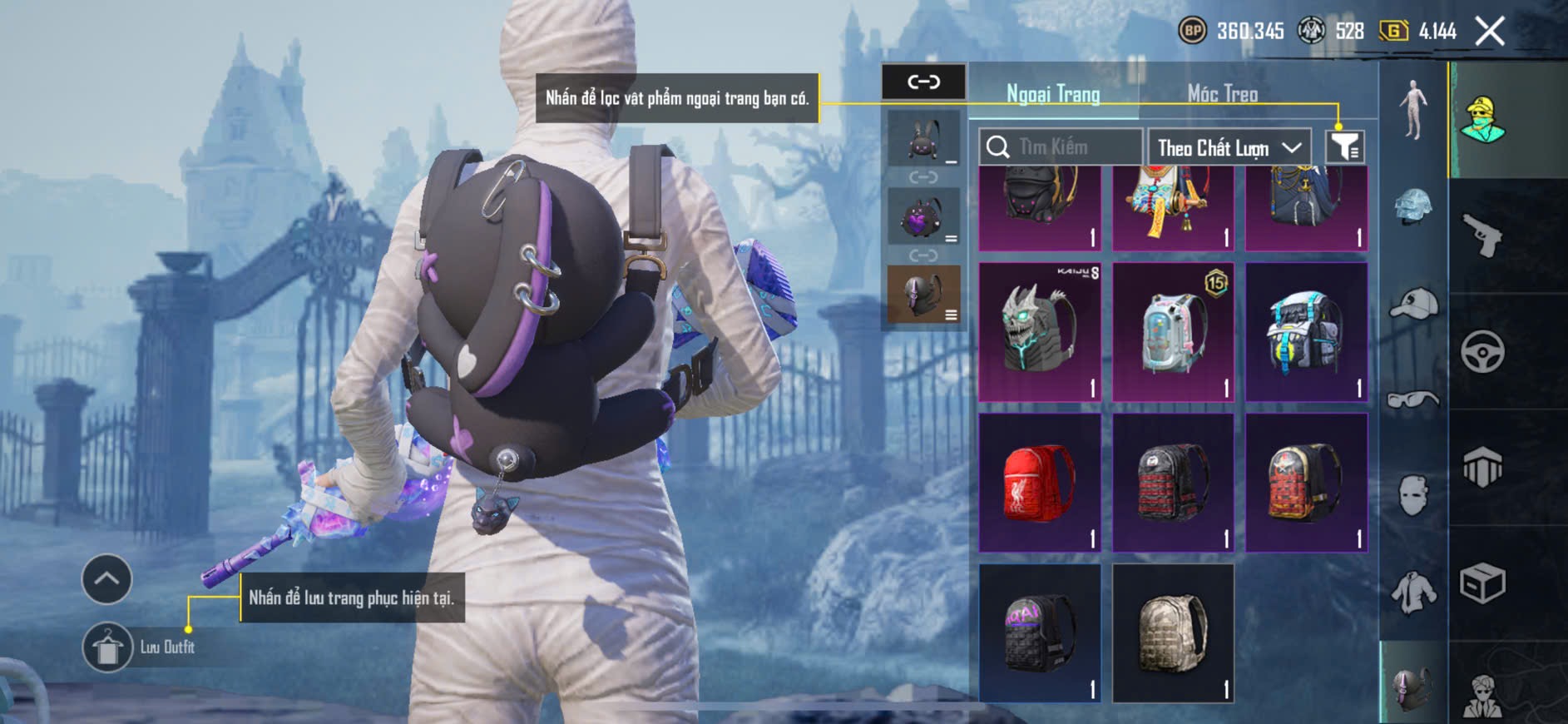Select the face mask category
This screenshot has width=1568, height=724.
click(1413, 495)
